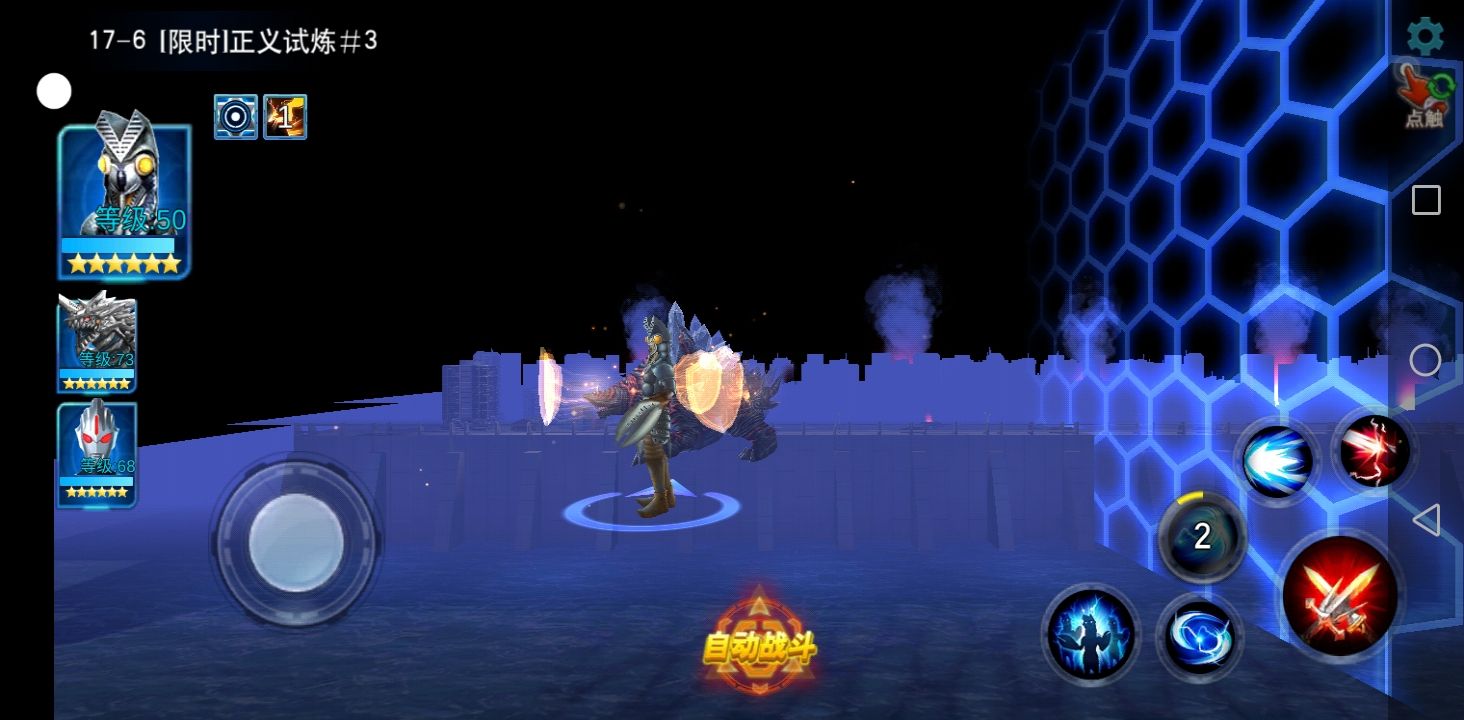The width and height of the screenshot is (1464, 720).
Task: Tap the Android back triangle button
Action: point(1425,520)
